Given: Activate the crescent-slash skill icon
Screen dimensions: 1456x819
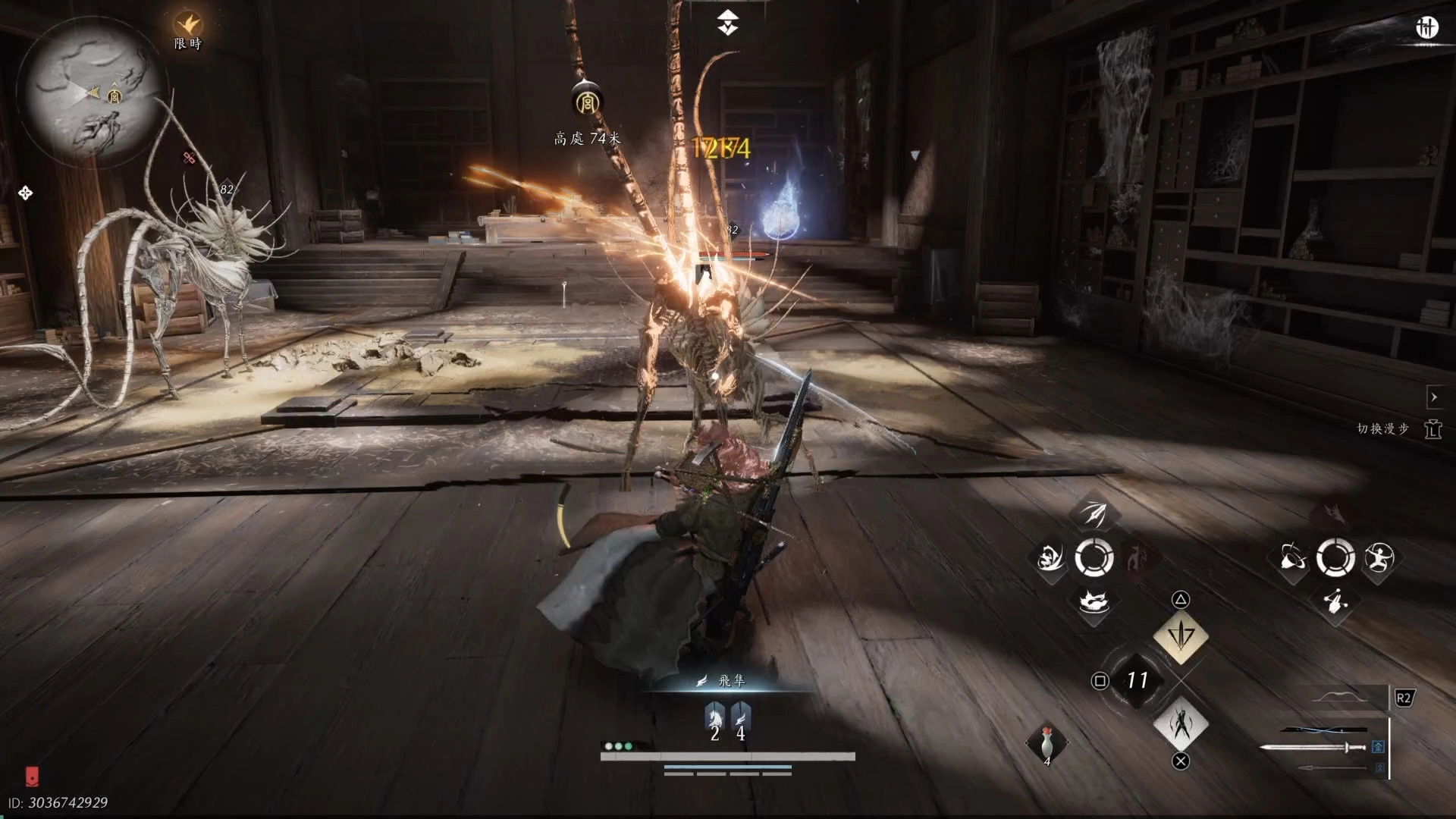Looking at the screenshot, I should [1050, 560].
